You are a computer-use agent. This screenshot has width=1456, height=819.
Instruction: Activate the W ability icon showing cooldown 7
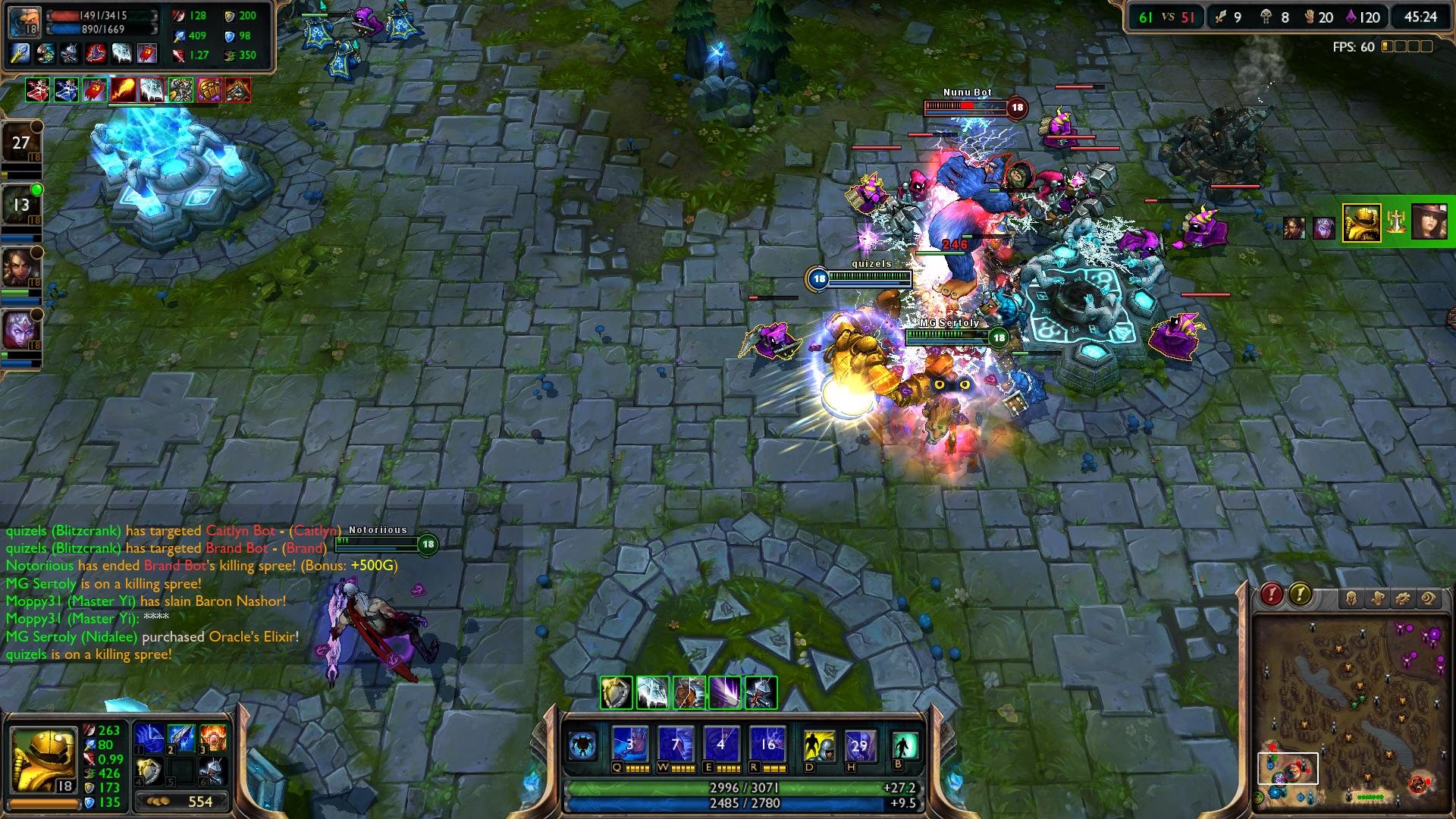tap(676, 745)
